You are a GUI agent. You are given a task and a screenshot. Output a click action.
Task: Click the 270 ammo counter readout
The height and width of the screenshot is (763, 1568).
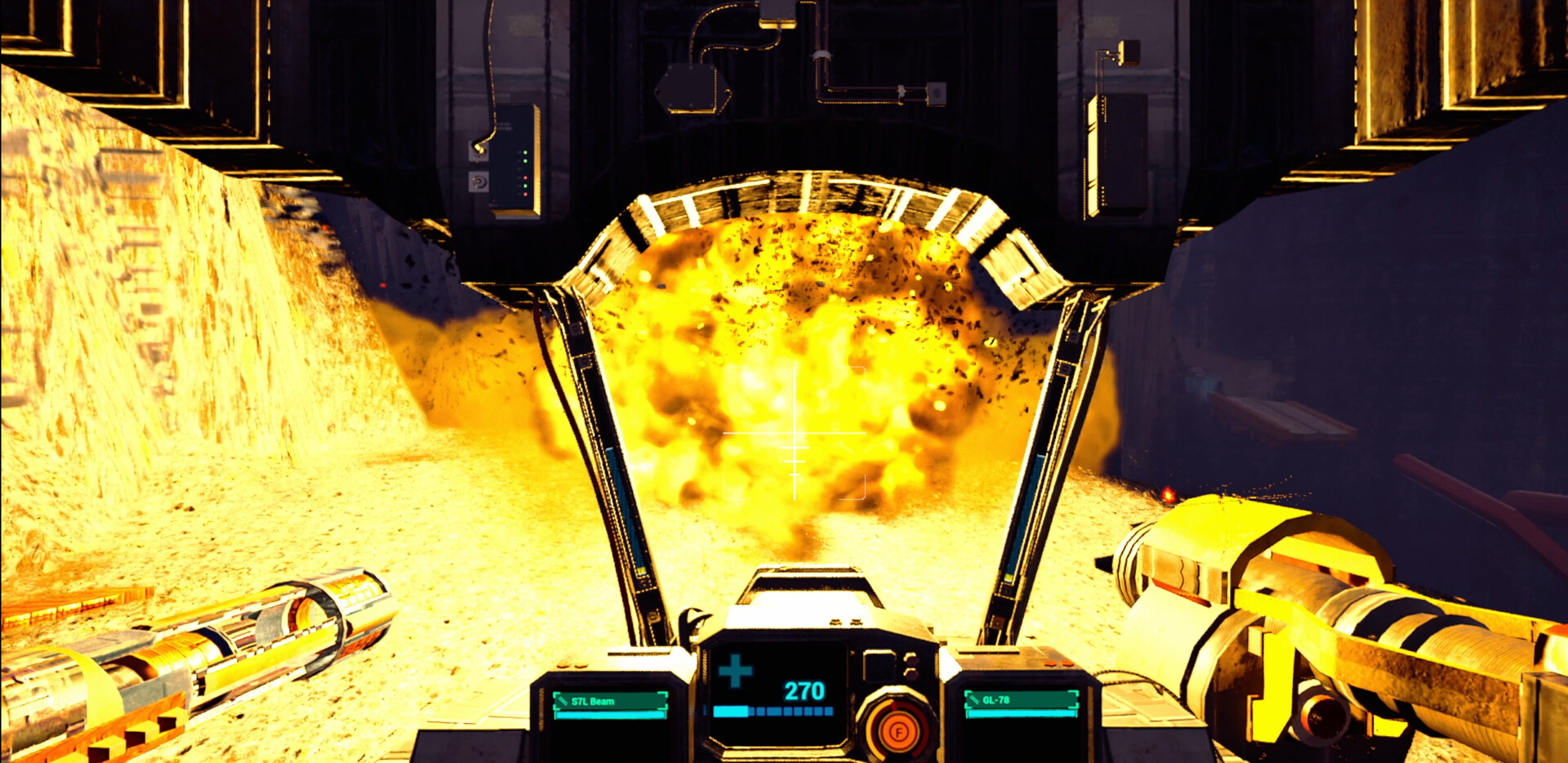coord(804,689)
